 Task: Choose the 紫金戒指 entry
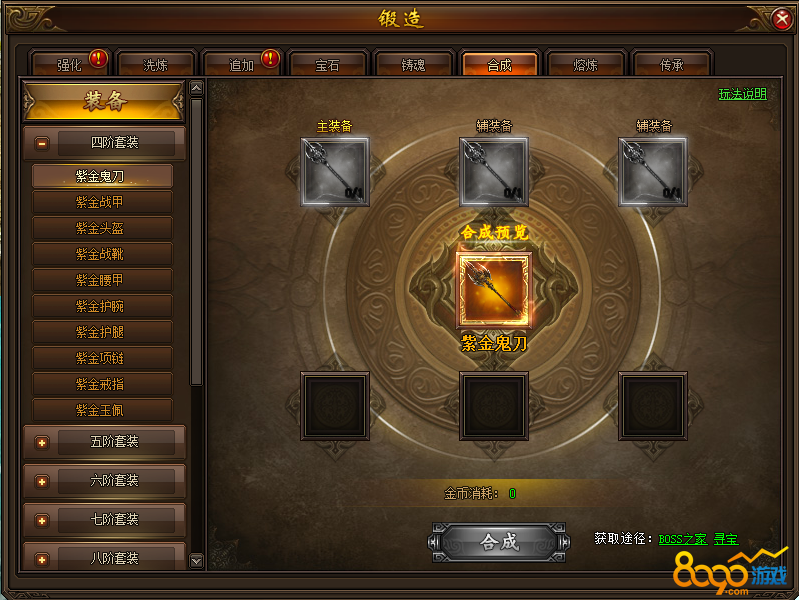[x=102, y=384]
